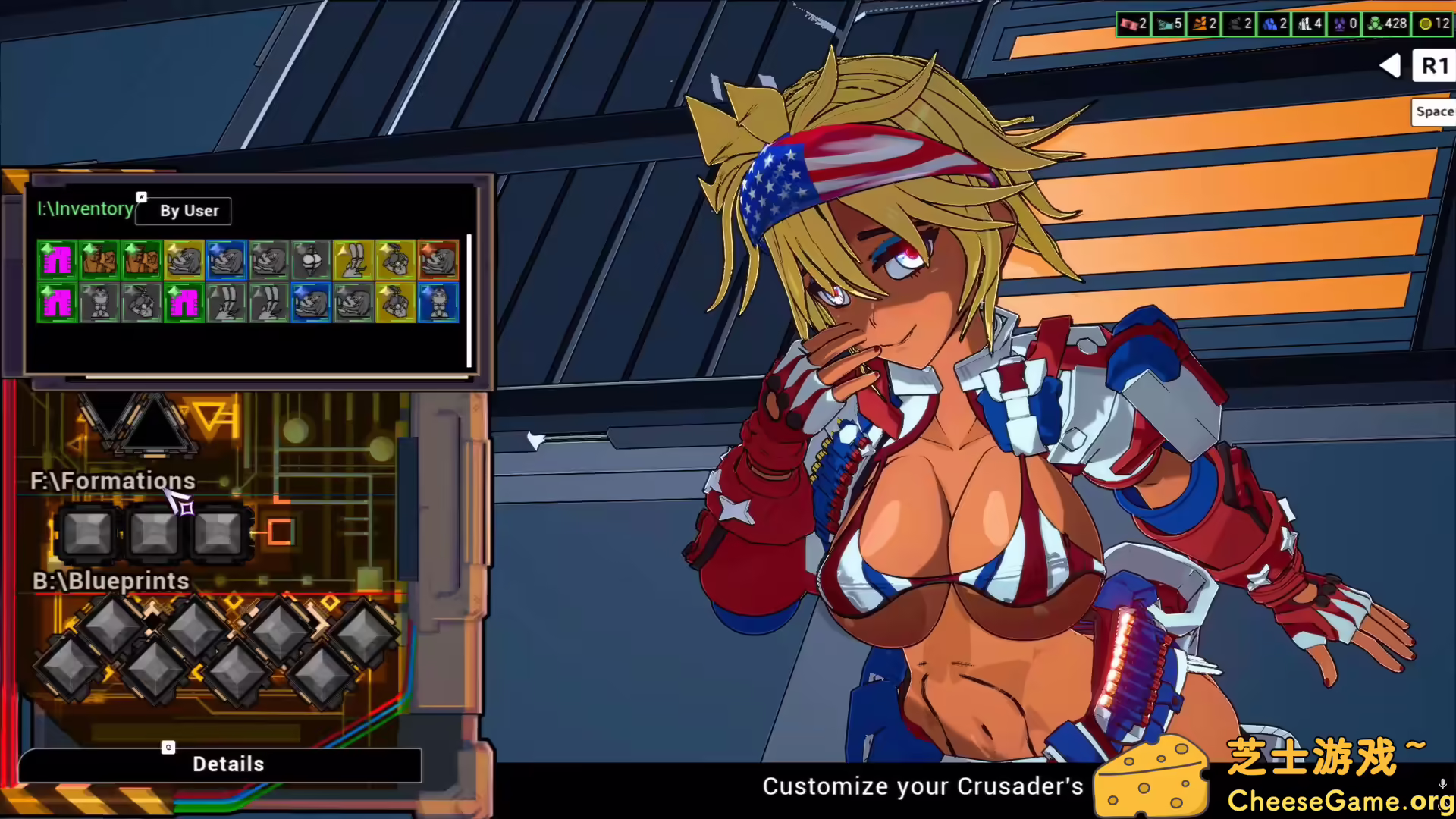
Task: Switch to the I:\Inventory tab
Action: coord(84,209)
